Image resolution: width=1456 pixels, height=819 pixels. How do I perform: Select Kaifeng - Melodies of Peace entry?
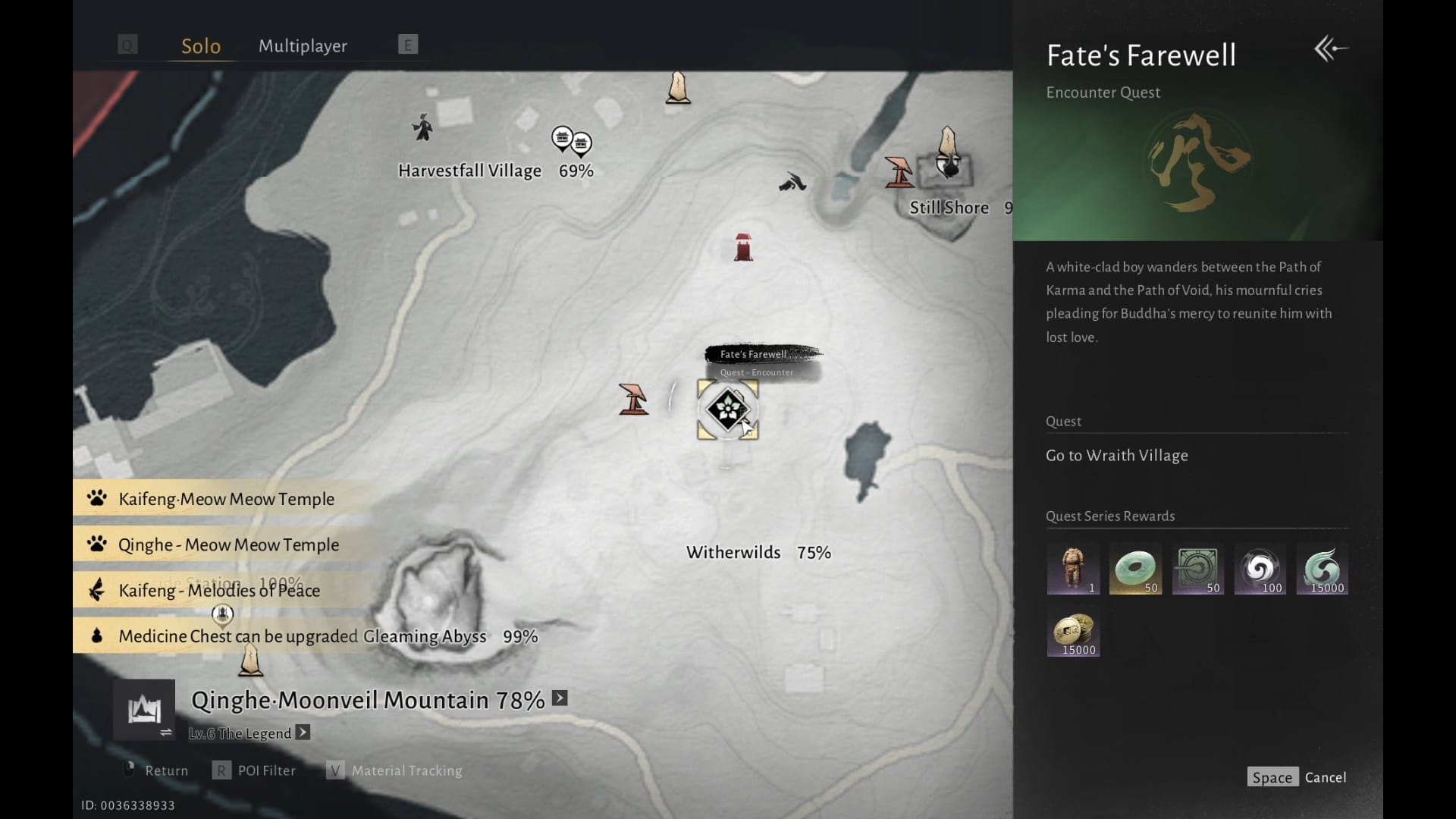[x=219, y=590]
